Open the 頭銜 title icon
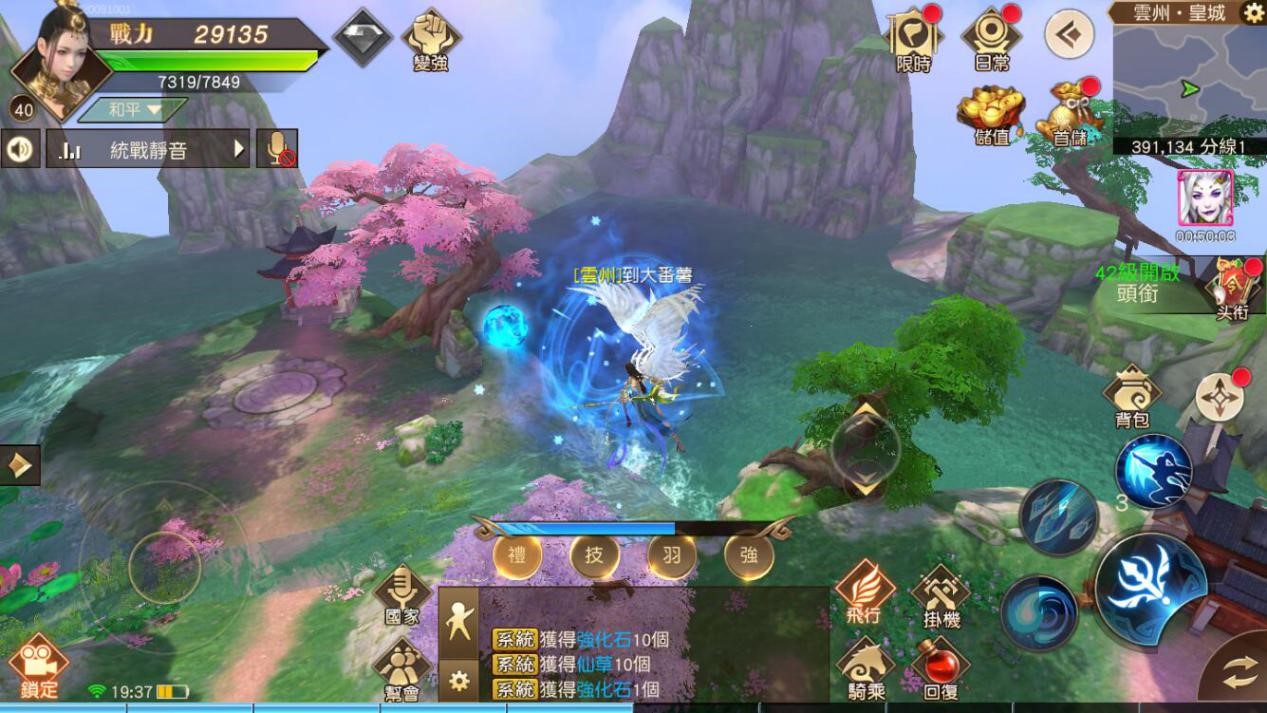Viewport: 1267px width, 713px height. click(x=1231, y=287)
